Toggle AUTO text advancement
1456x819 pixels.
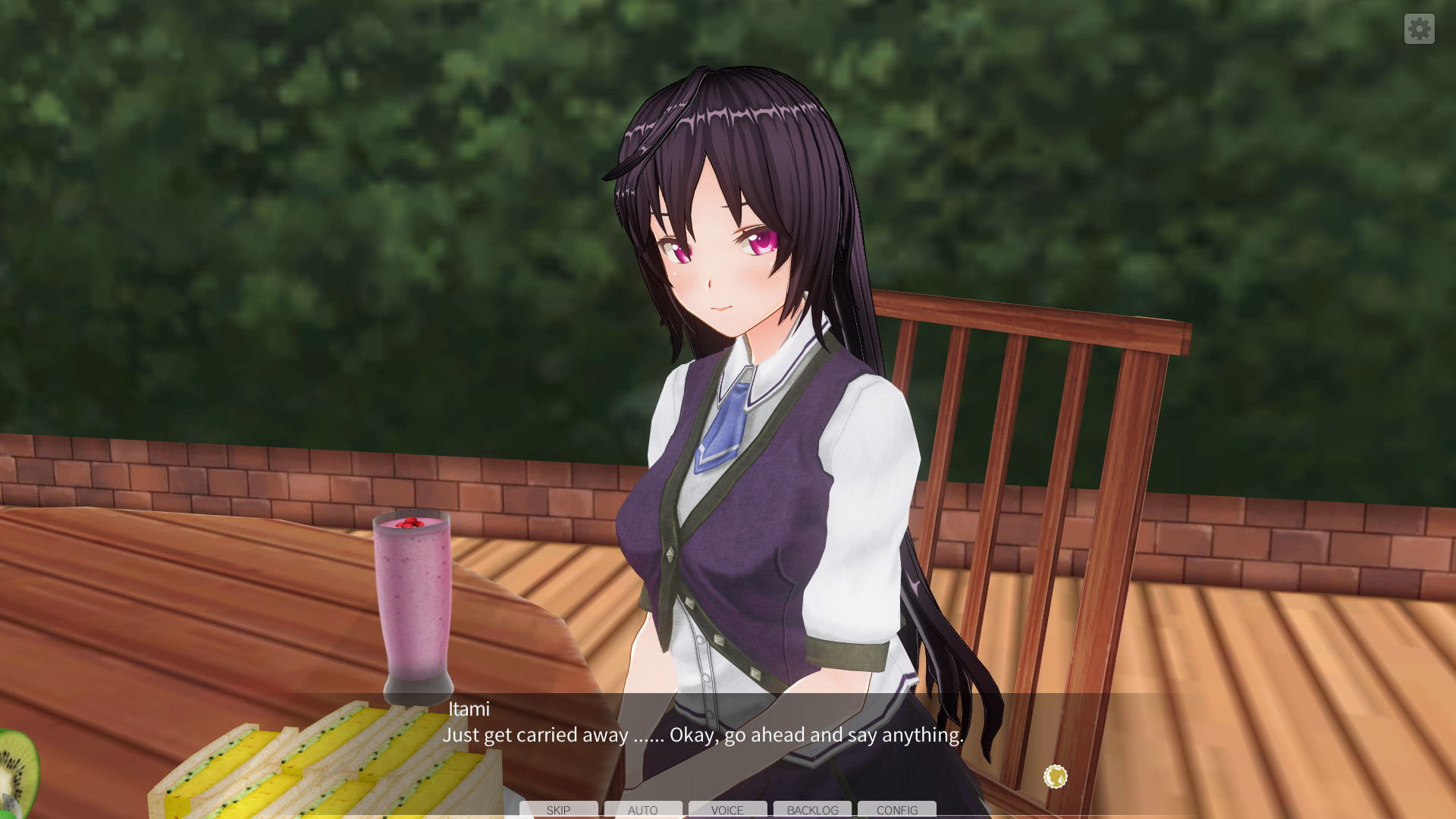coord(643,810)
